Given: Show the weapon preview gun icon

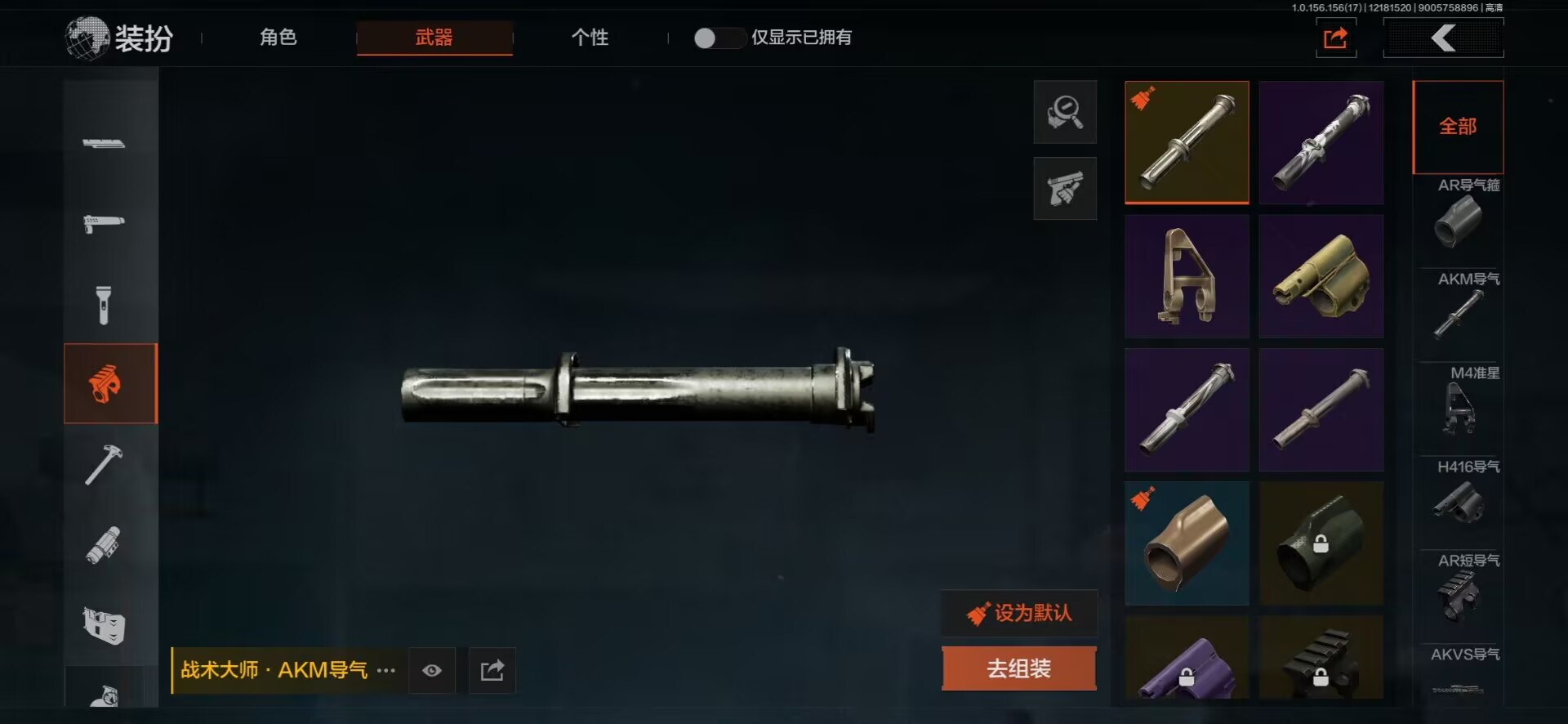Looking at the screenshot, I should [1065, 189].
